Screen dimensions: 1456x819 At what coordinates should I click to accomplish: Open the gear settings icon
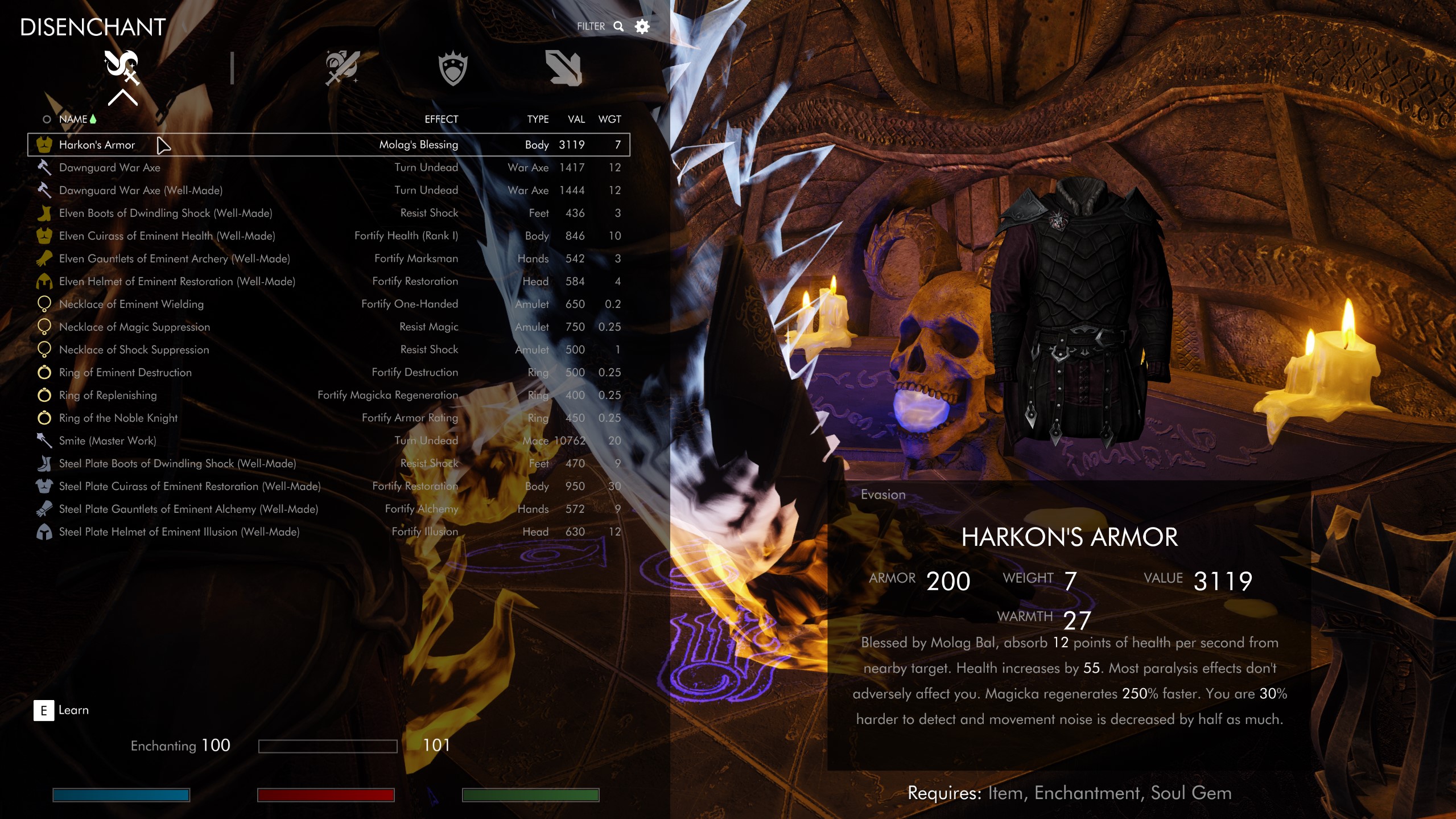tap(642, 27)
